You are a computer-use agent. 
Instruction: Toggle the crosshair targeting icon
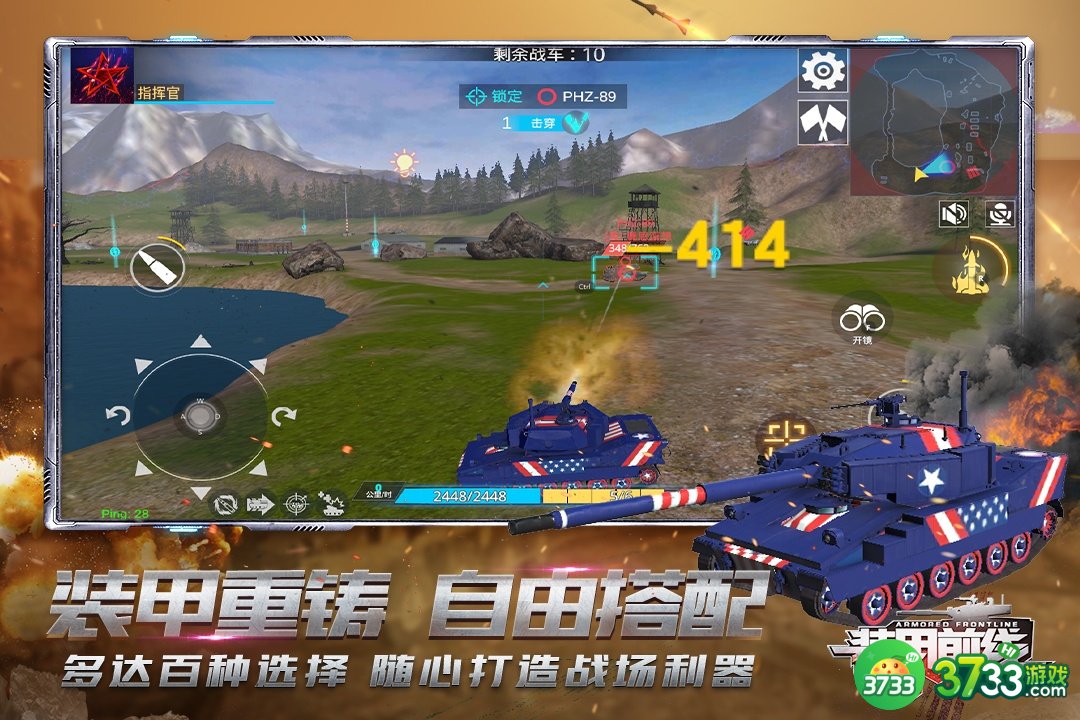coord(297,504)
